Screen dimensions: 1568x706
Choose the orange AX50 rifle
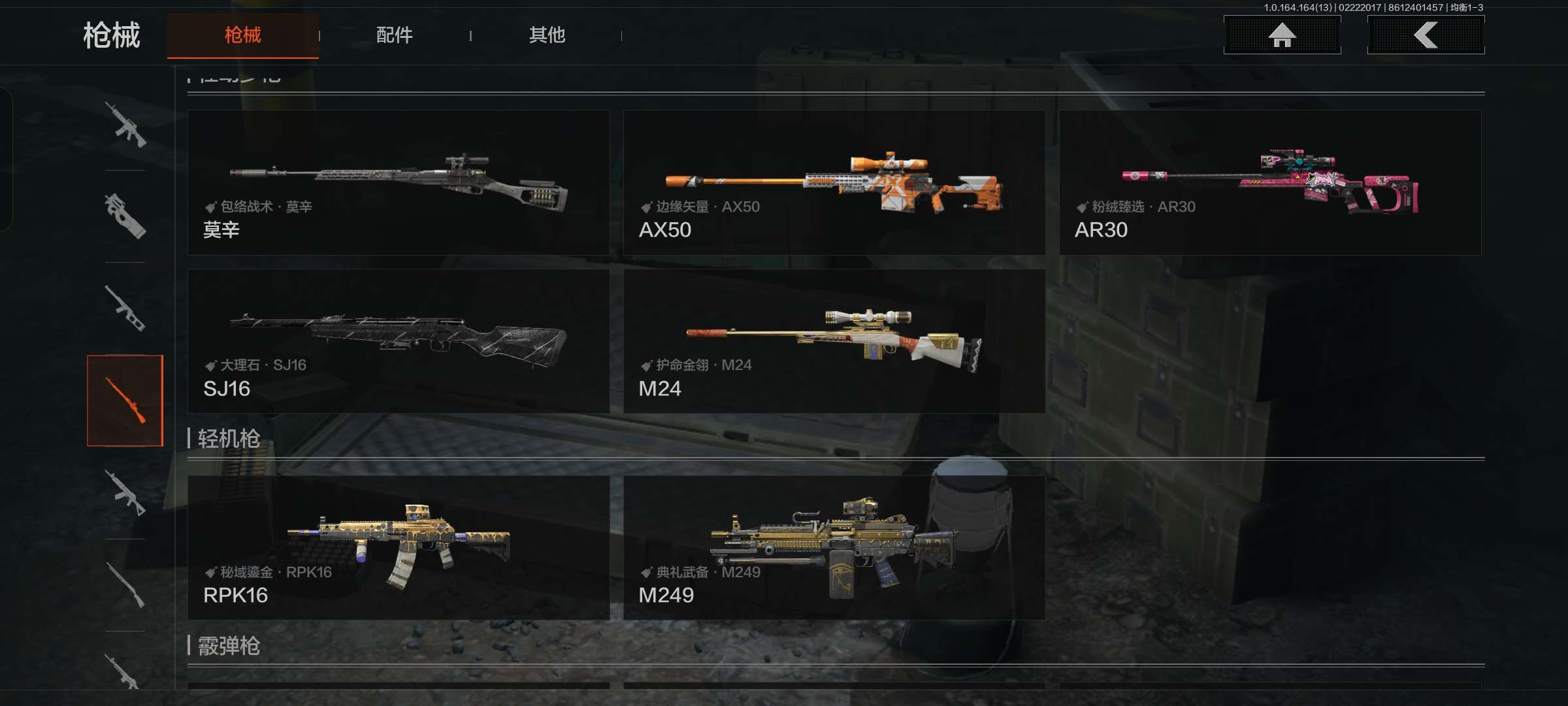(834, 182)
